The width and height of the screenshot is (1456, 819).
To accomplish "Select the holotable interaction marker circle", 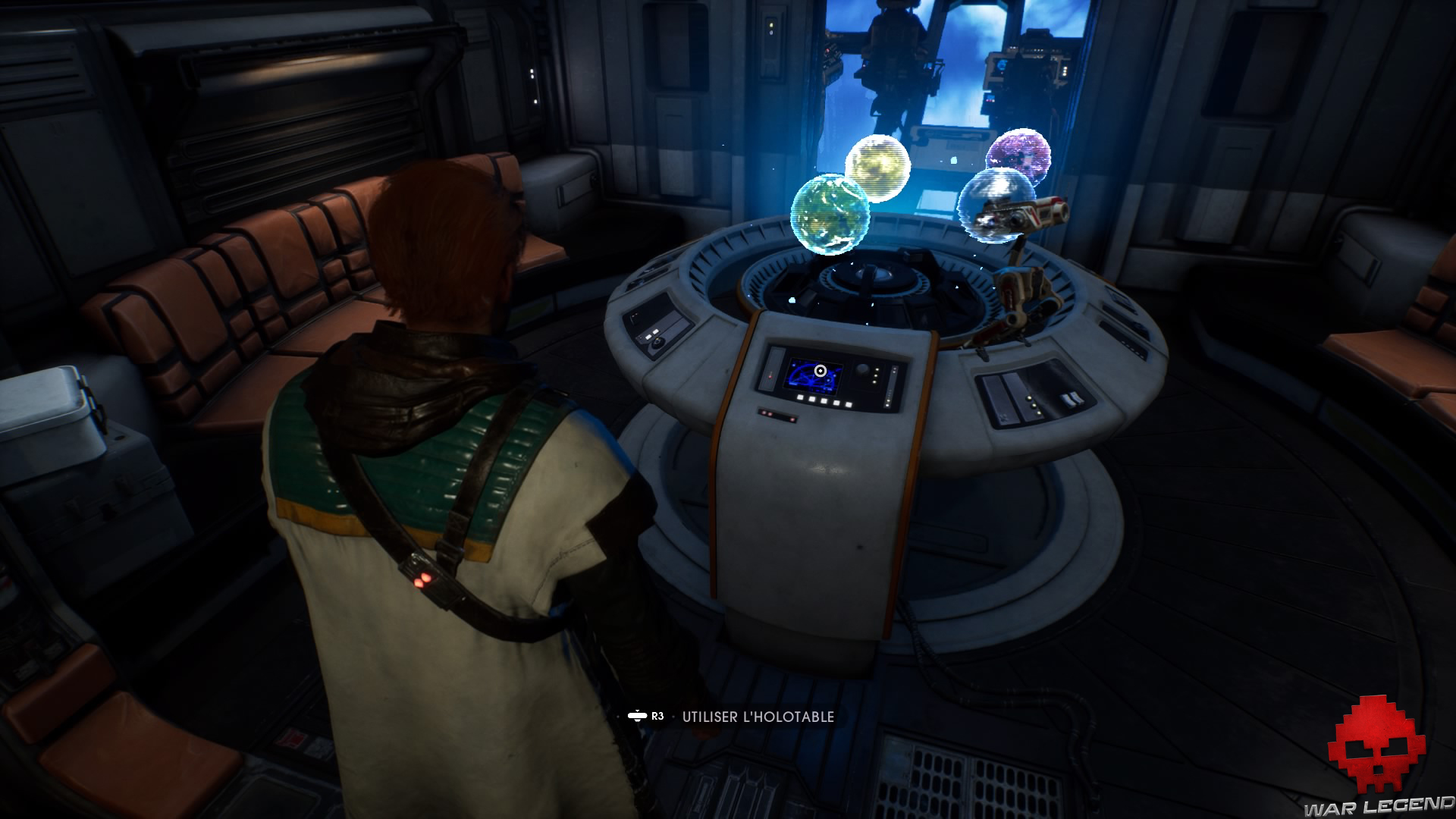I will point(820,371).
